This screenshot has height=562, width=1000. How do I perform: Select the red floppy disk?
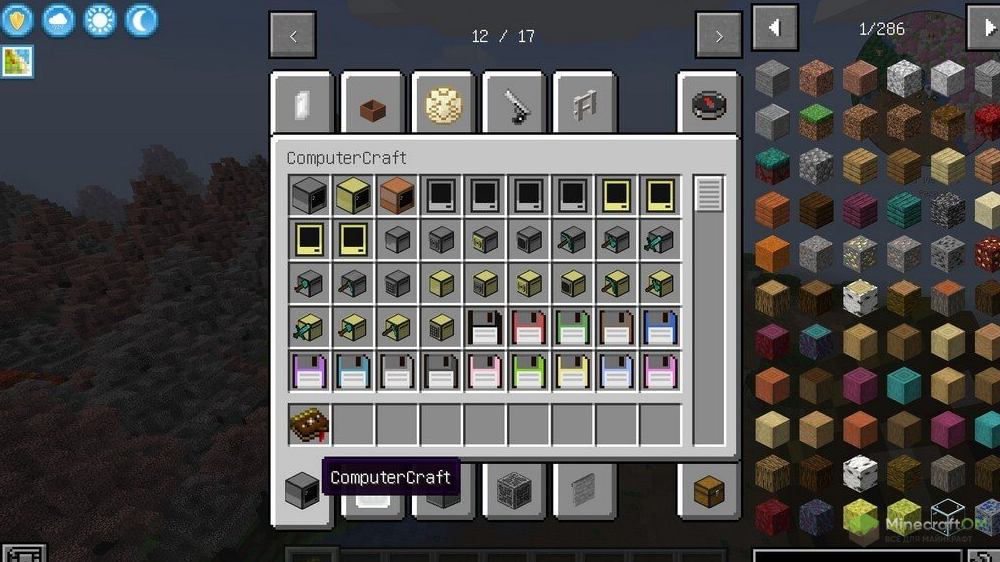[529, 327]
